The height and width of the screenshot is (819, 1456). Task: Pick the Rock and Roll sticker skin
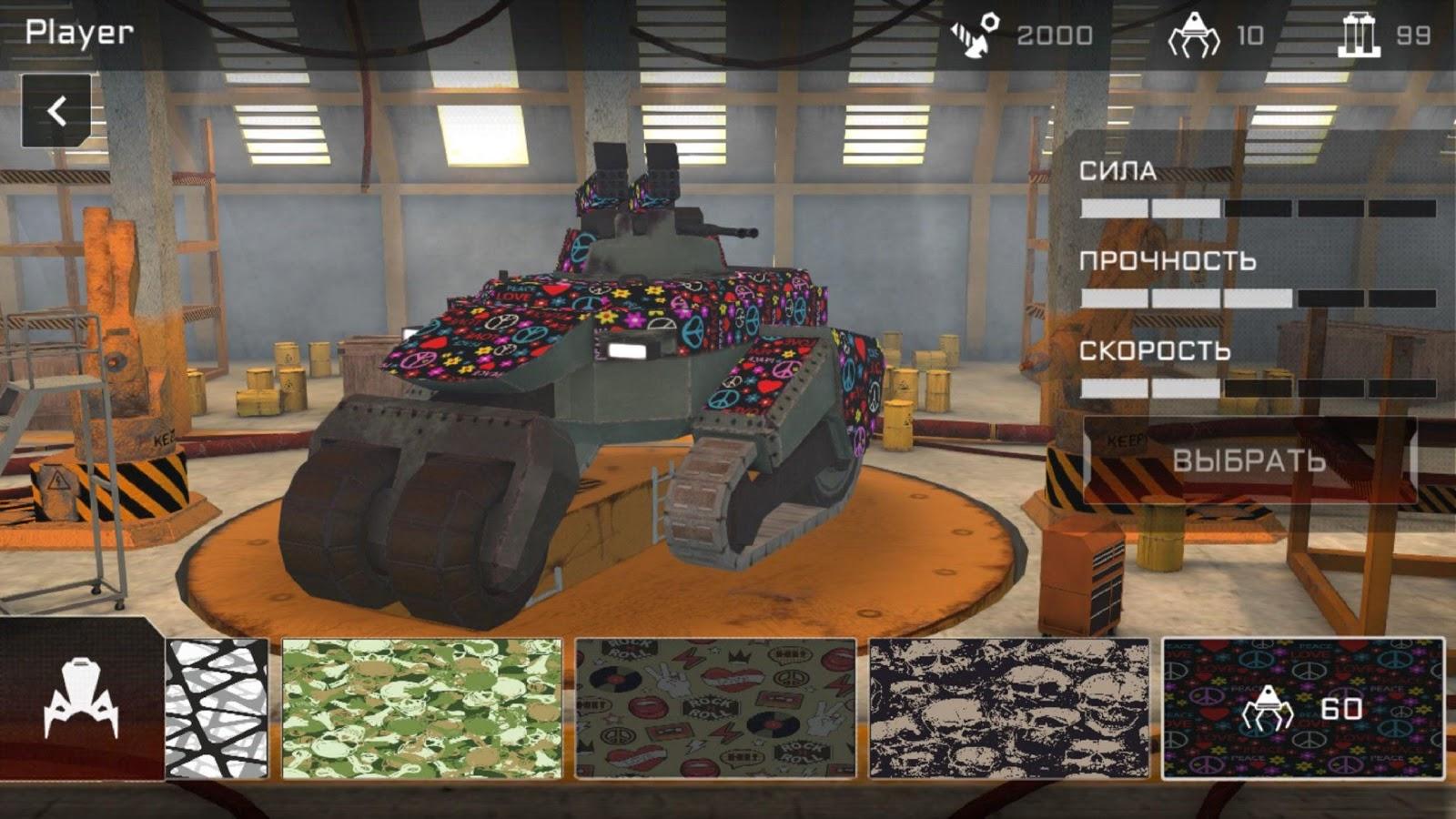[x=715, y=708]
